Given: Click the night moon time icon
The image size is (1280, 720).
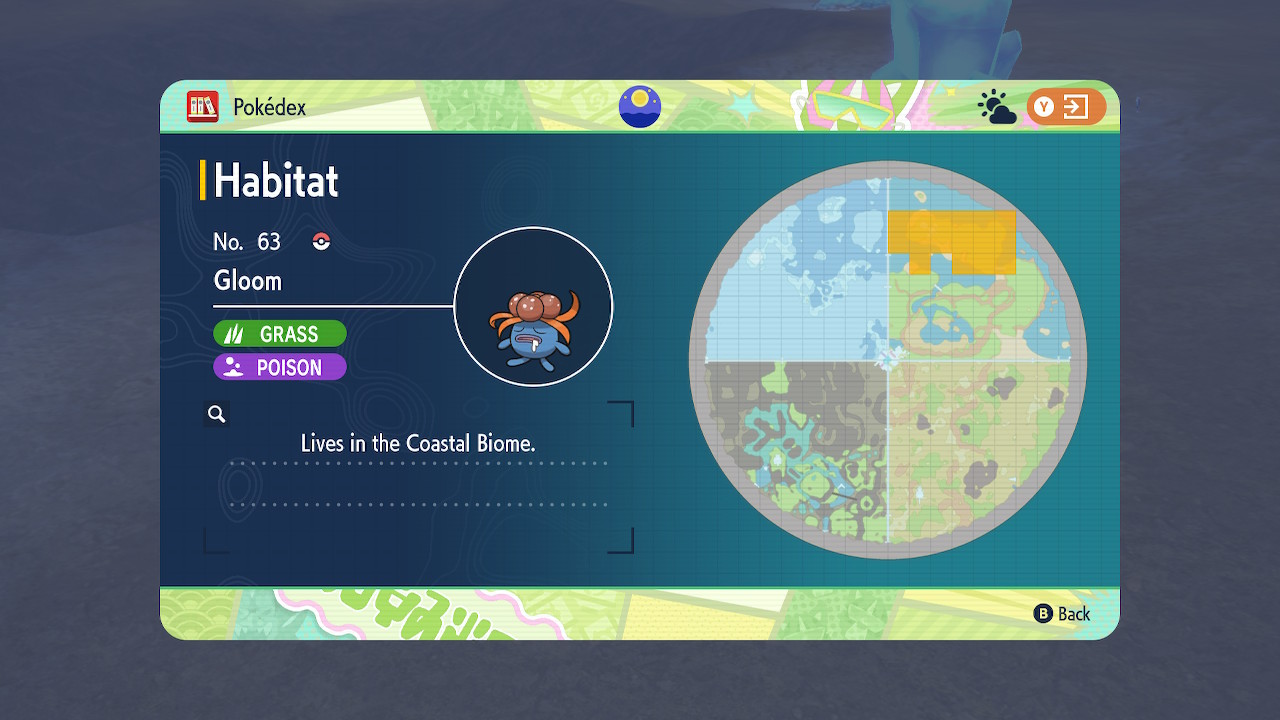Looking at the screenshot, I should (x=640, y=107).
